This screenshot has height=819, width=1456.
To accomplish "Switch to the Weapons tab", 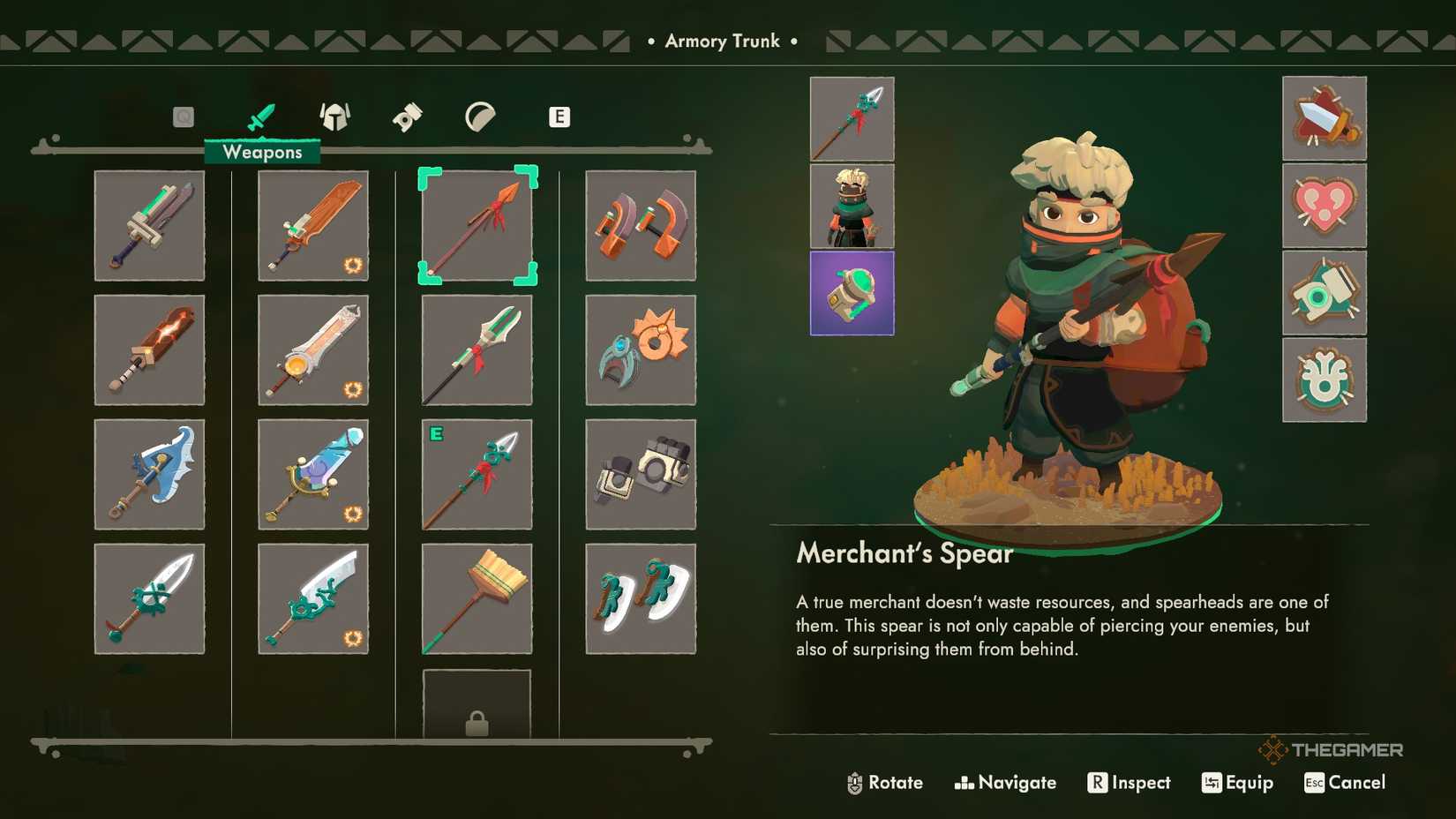I will (261, 116).
